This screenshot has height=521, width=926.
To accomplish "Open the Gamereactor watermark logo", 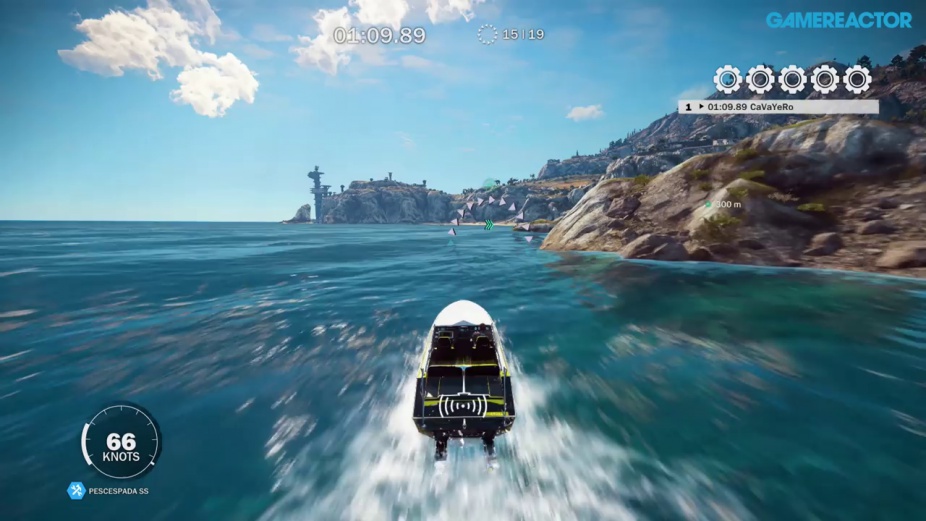I will coord(838,20).
